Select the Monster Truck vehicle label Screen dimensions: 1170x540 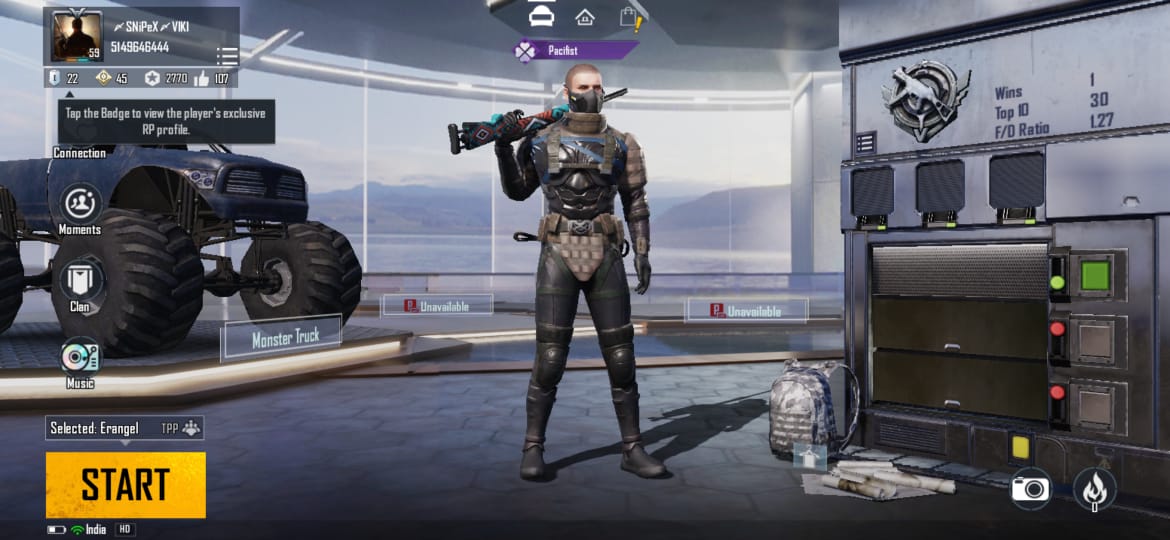(x=284, y=339)
